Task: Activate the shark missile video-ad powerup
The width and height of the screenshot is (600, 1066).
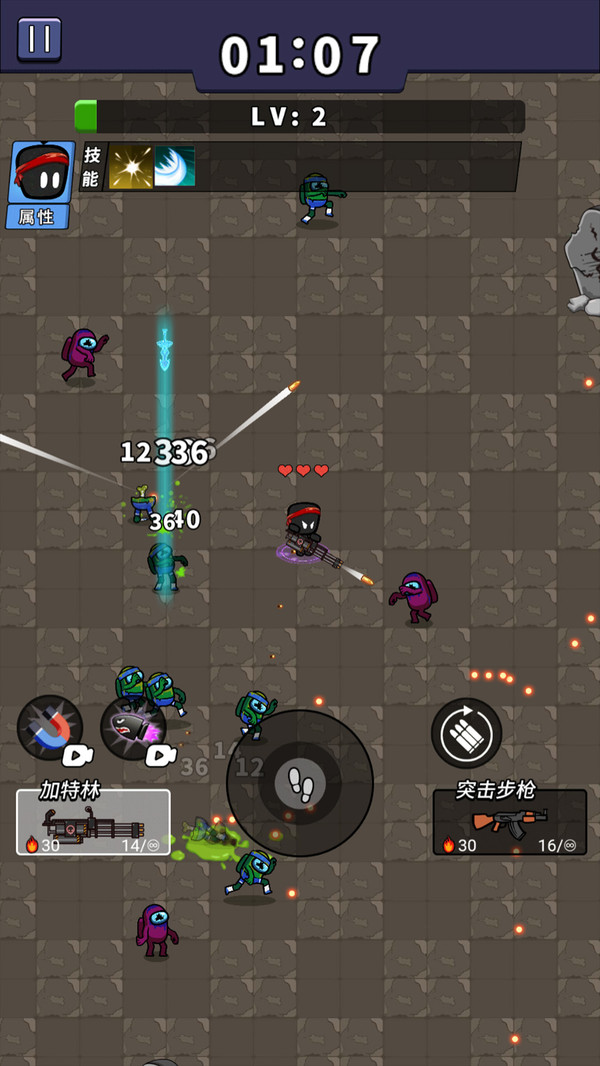Action: pos(133,728)
